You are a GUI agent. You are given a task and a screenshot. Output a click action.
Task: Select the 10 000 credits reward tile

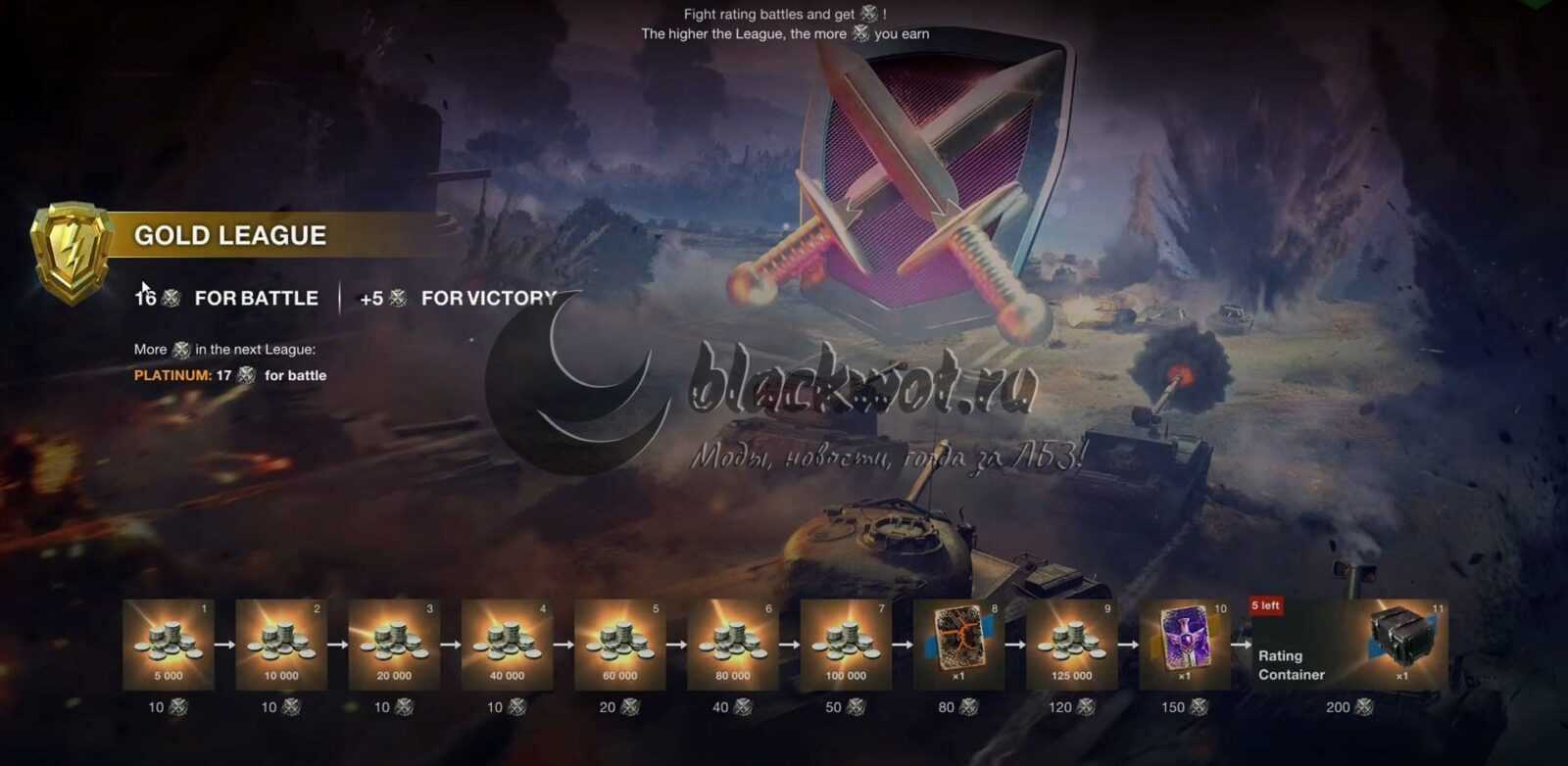(x=281, y=645)
